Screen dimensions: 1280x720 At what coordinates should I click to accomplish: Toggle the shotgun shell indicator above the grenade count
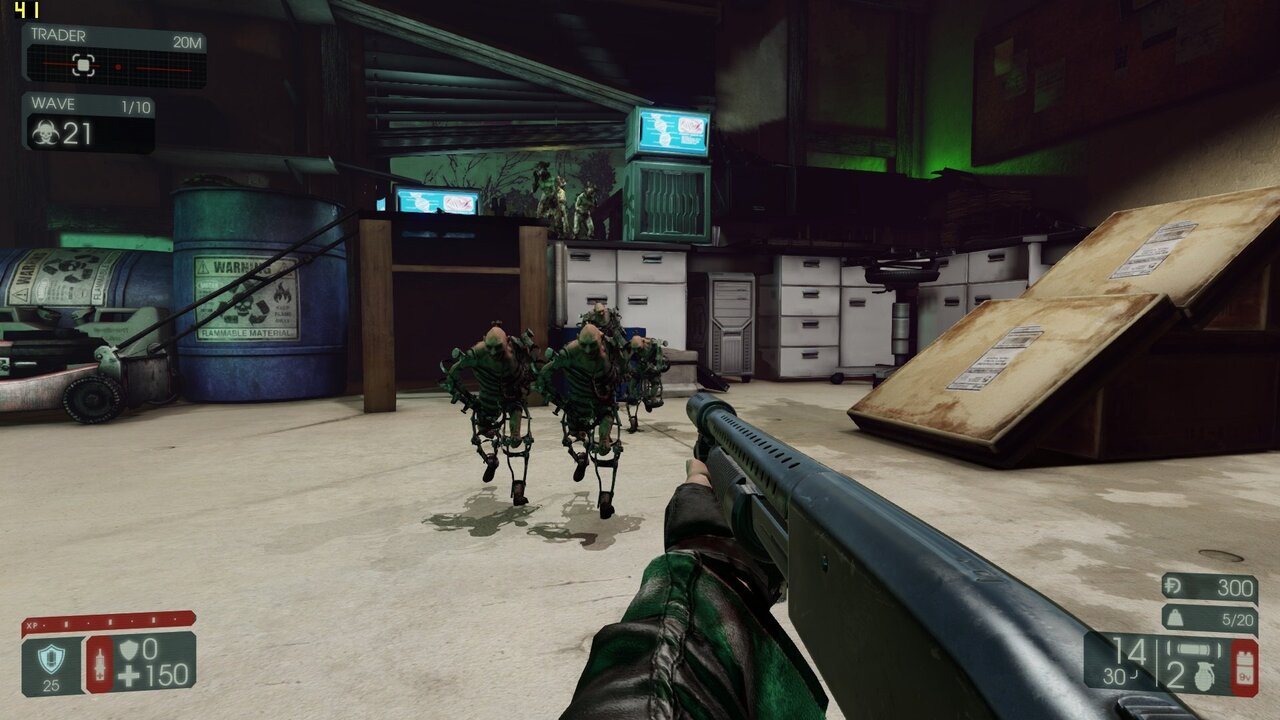(x=1193, y=649)
